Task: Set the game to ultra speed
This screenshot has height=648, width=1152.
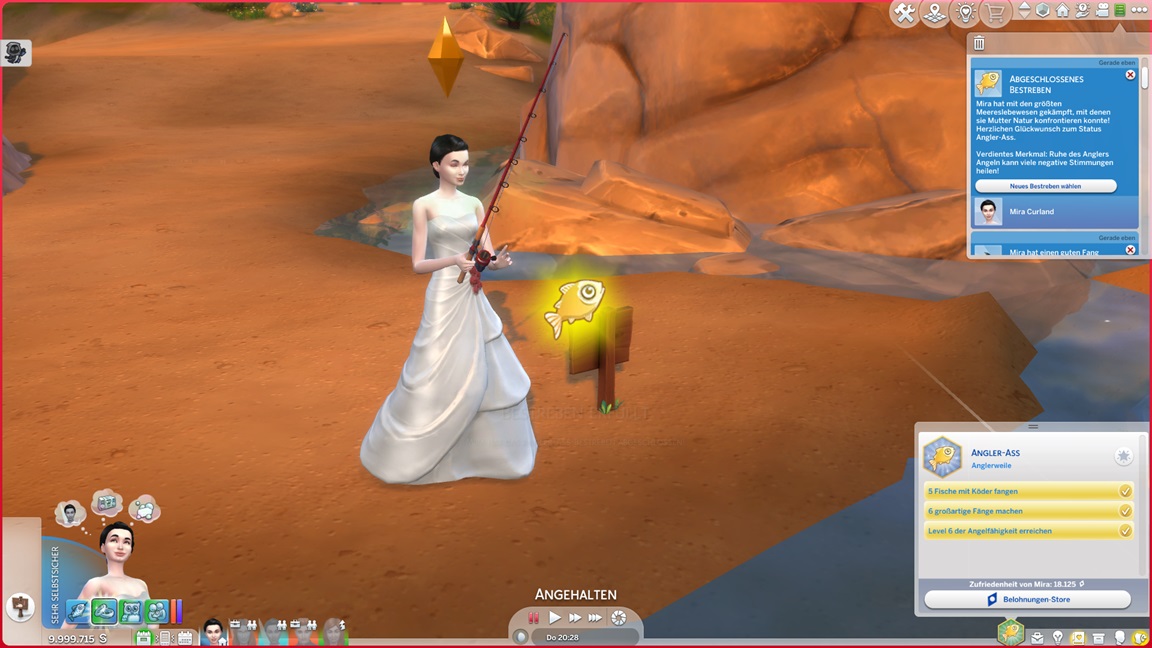Action: (596, 618)
